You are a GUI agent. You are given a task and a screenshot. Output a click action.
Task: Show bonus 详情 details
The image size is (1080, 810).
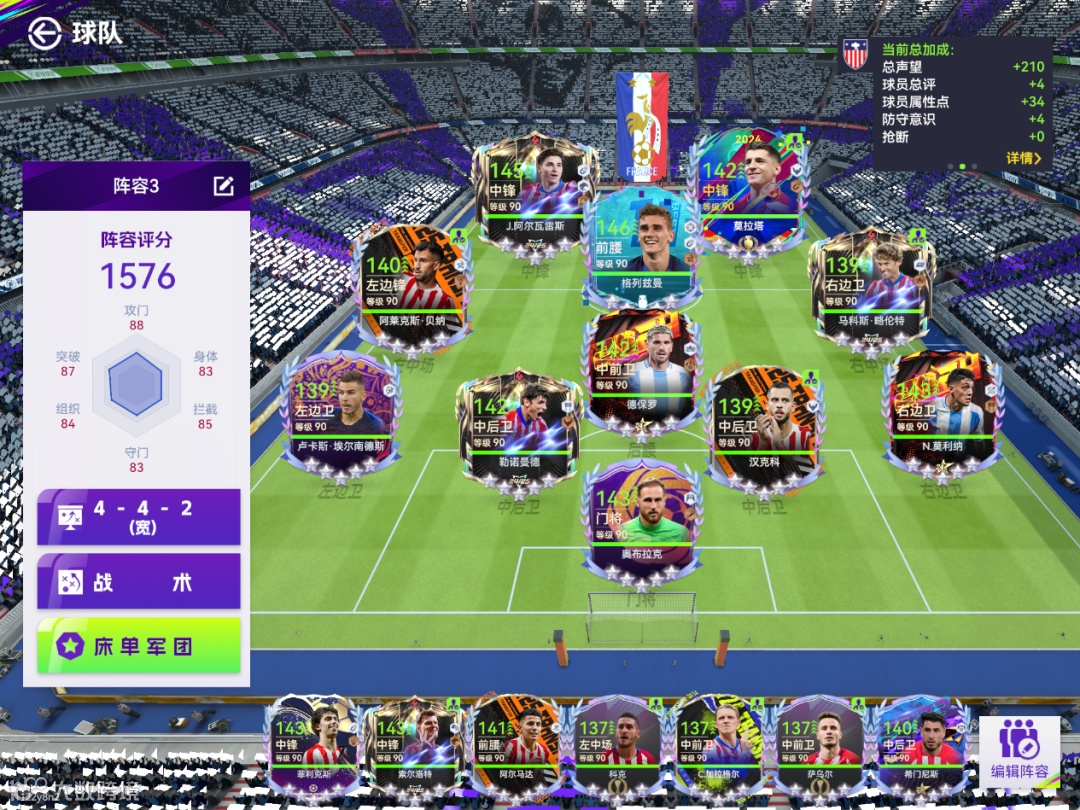[x=1023, y=158]
